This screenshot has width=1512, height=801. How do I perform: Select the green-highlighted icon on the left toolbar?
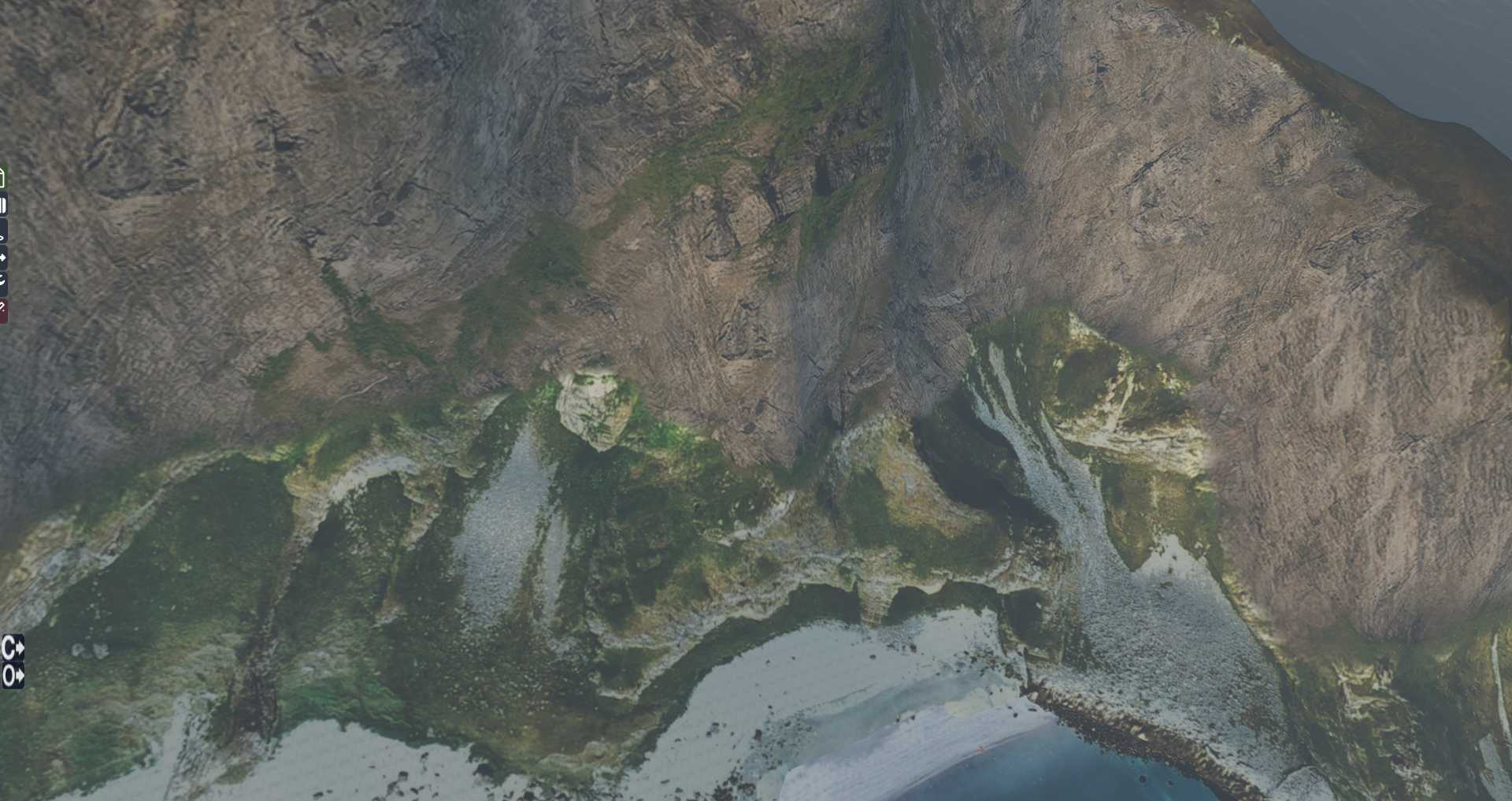click(2, 178)
